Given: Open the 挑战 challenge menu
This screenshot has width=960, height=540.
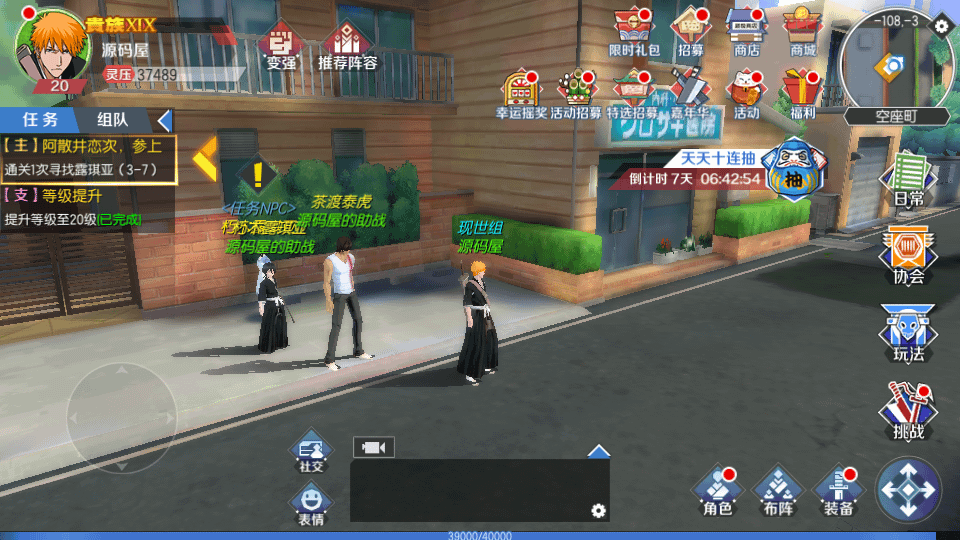Looking at the screenshot, I should pyautogui.click(x=908, y=410).
